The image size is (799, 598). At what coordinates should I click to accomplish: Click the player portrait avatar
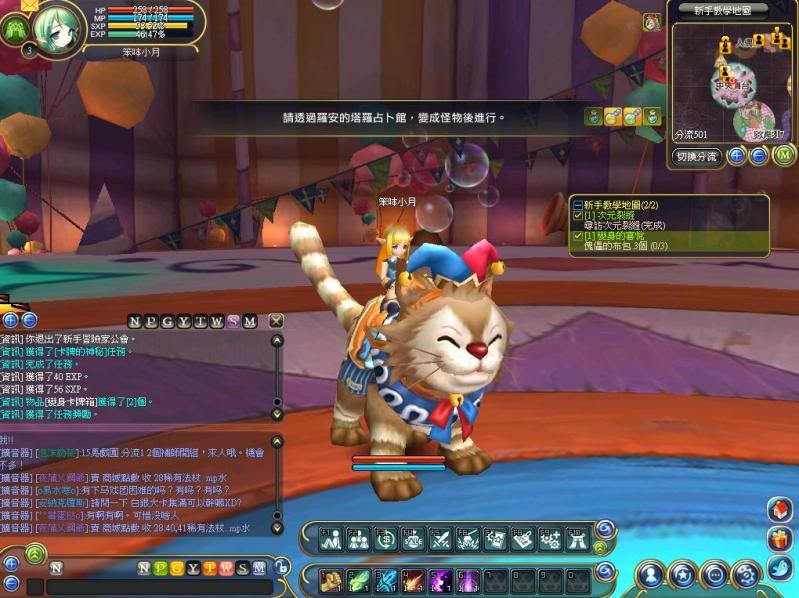point(60,25)
